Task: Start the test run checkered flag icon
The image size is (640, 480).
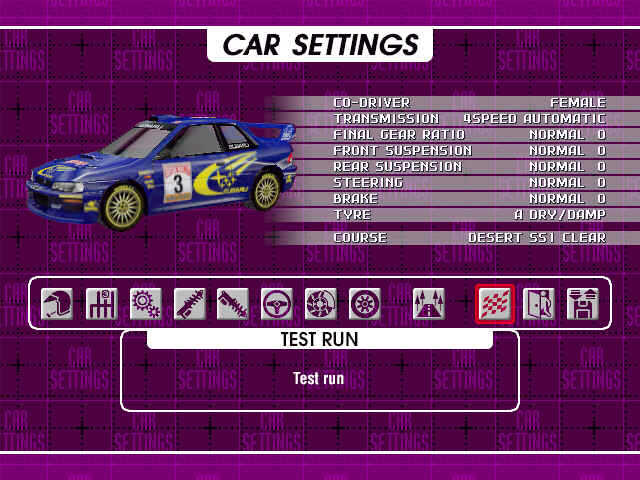Action: click(494, 303)
